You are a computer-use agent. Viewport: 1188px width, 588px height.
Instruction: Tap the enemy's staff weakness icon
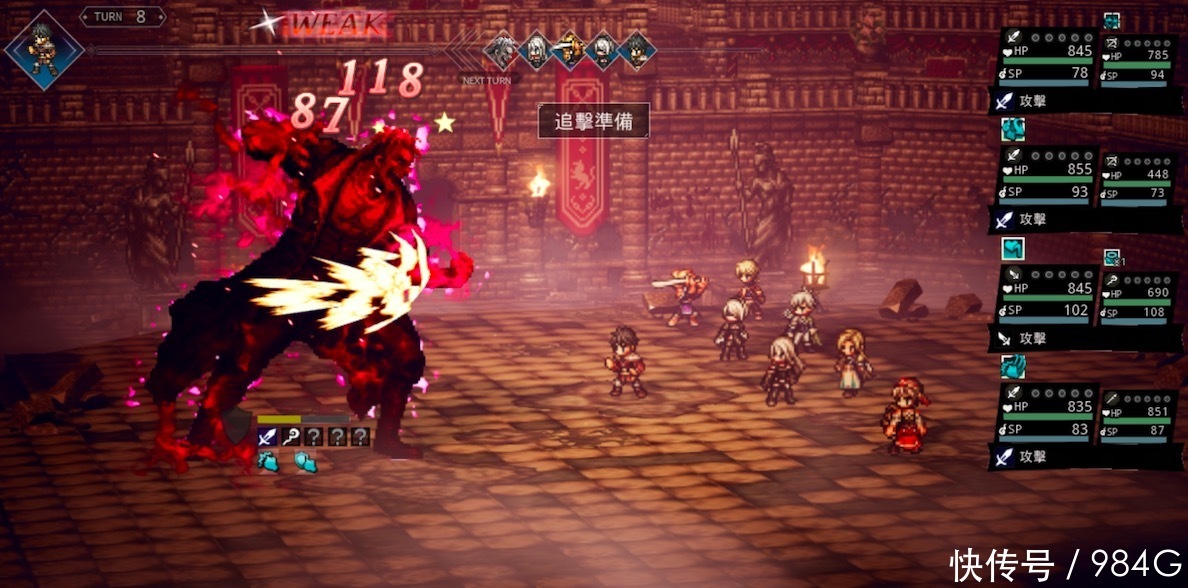tap(290, 436)
